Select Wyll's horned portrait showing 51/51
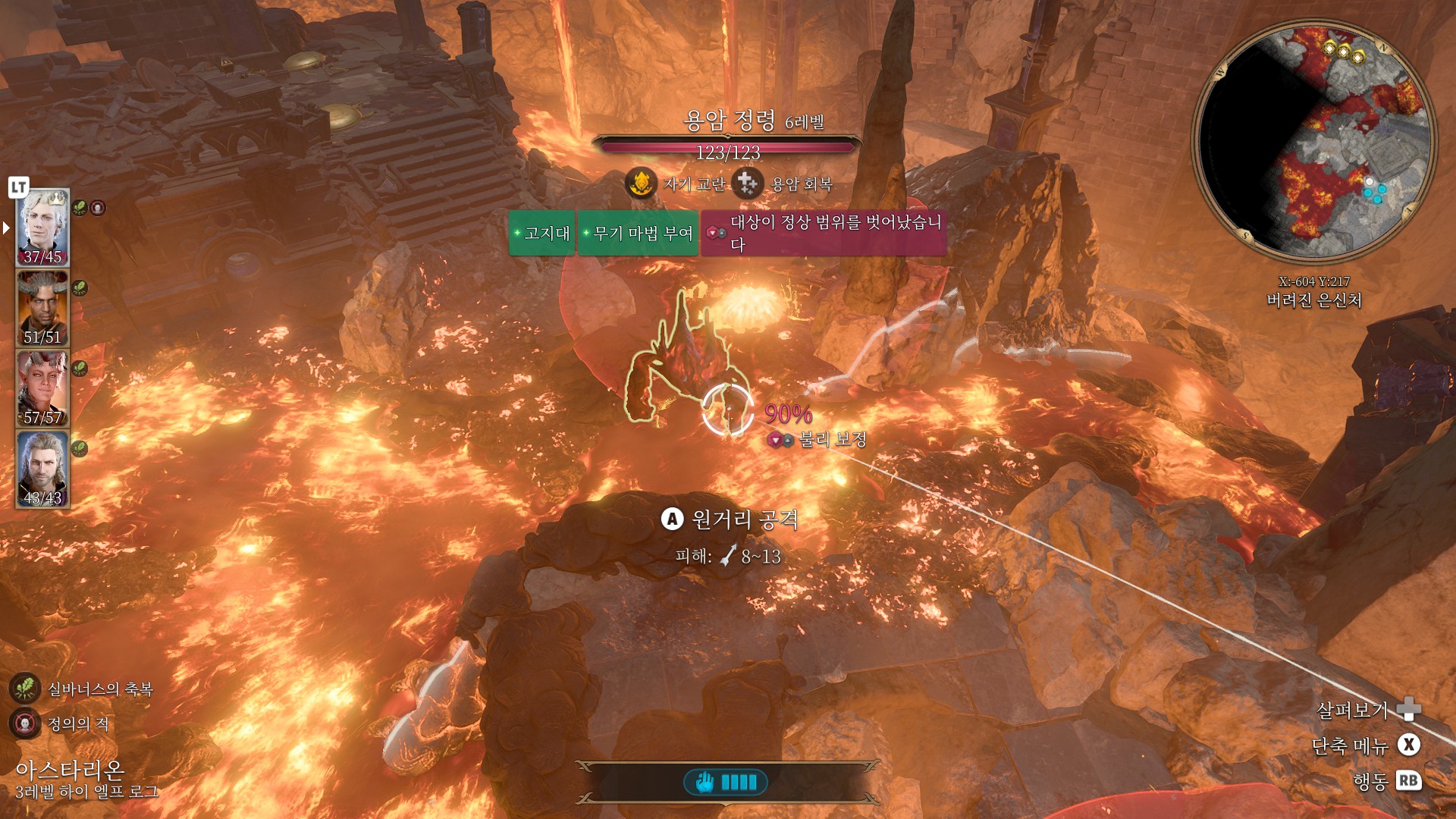The image size is (1456, 819). [42, 308]
